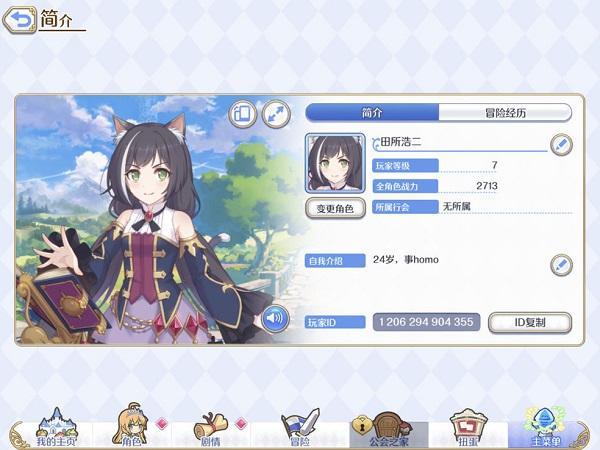
Task: Edit the player name with pencil icon
Action: coord(561,145)
